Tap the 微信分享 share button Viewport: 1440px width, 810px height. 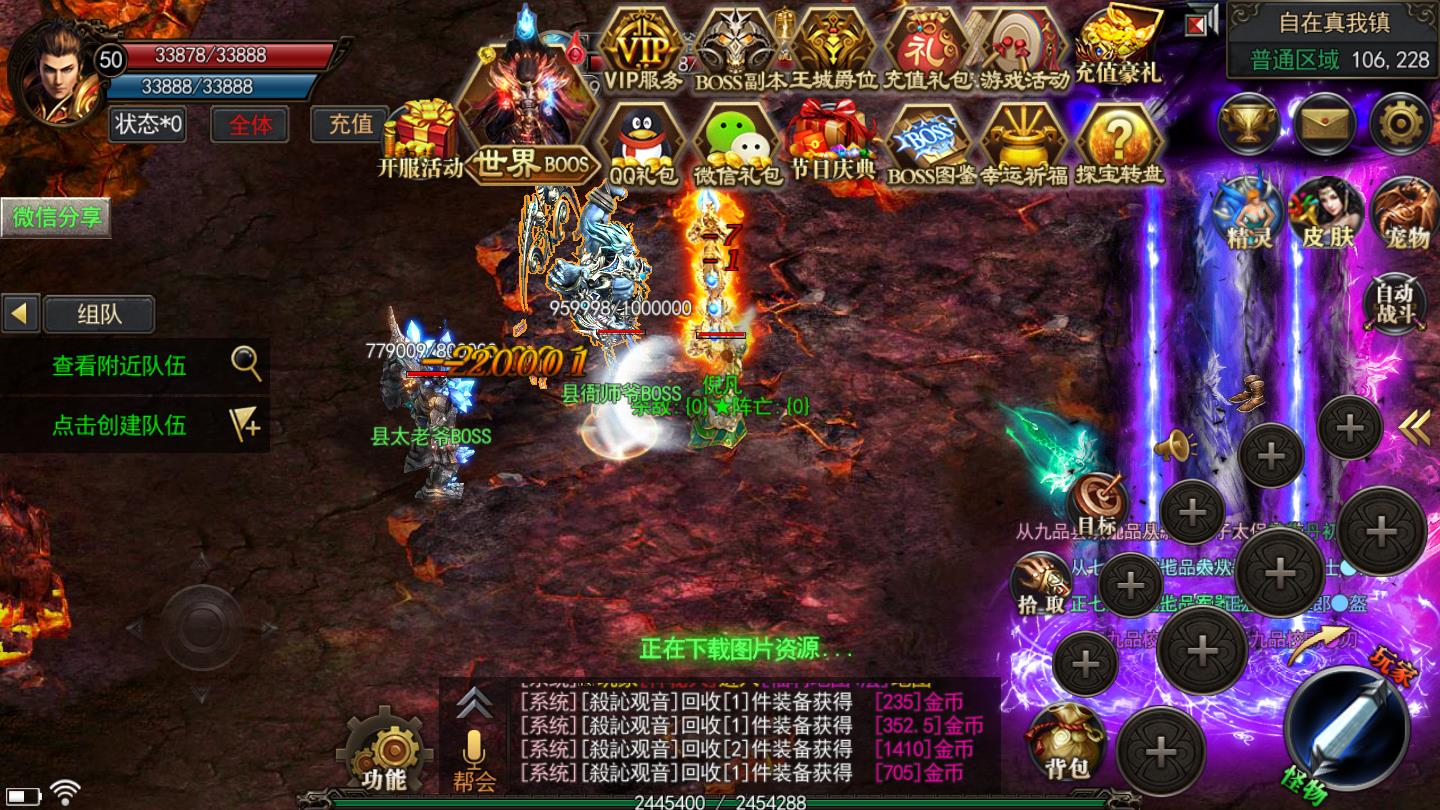[x=55, y=218]
